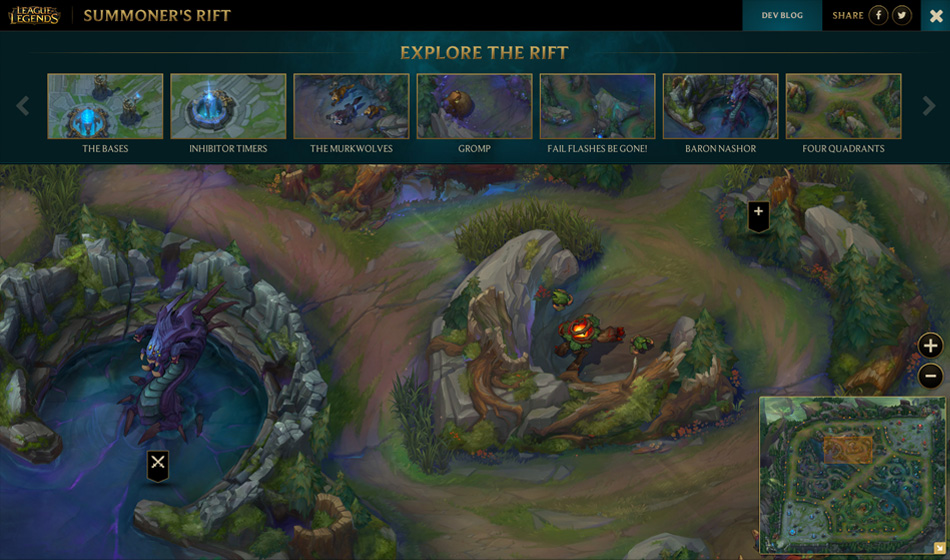Zoom out on the map
This screenshot has height=560, width=950.
(930, 376)
